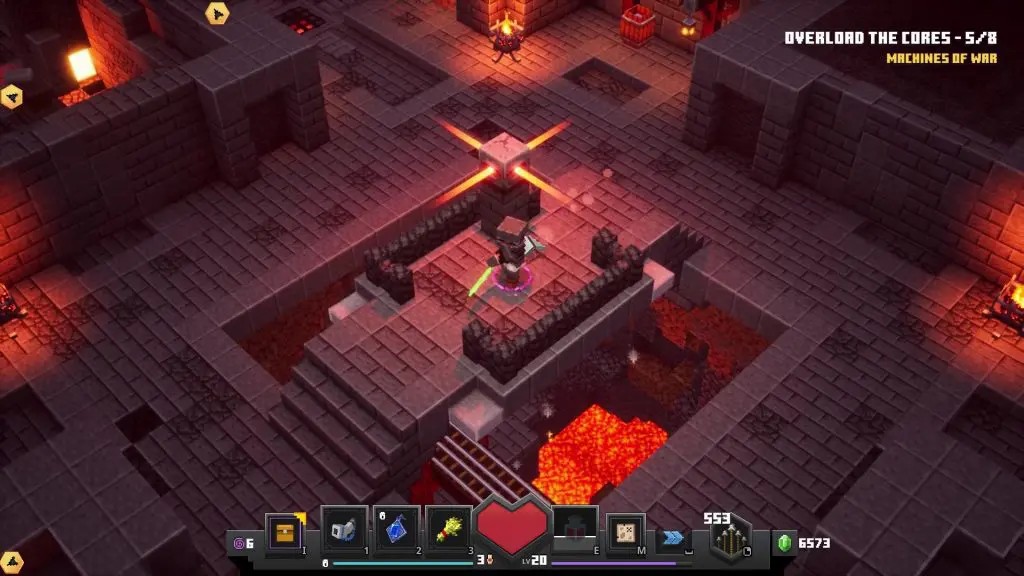
Task: Activate the blue artifact in slot two
Action: coord(396,531)
